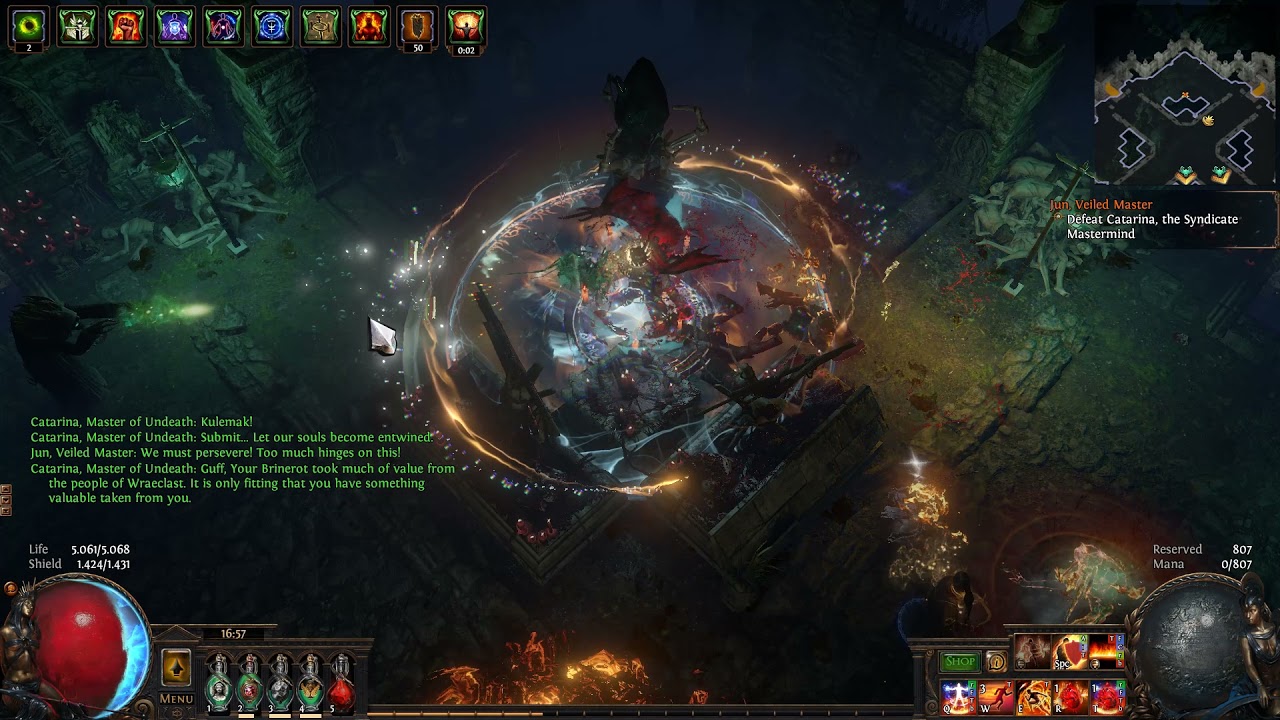The image size is (1280, 720).
Task: Activate the T red heart skill
Action: pos(1107,695)
